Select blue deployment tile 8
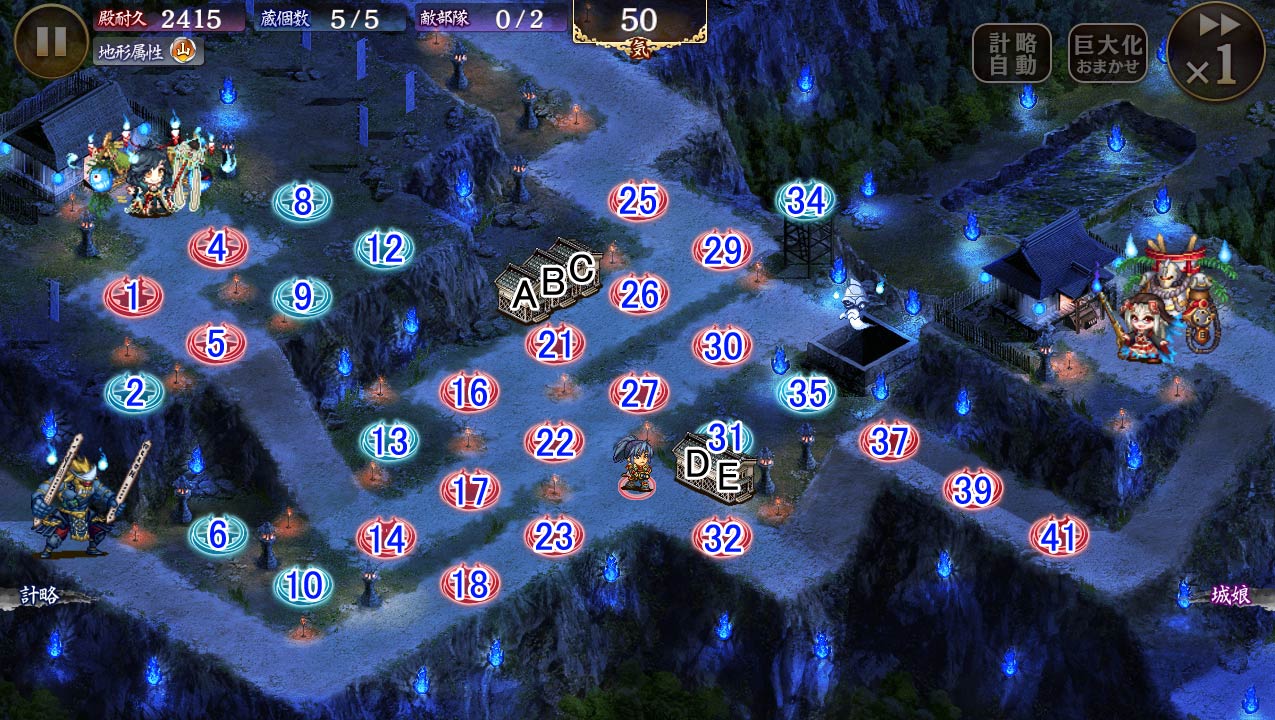 click(x=302, y=202)
